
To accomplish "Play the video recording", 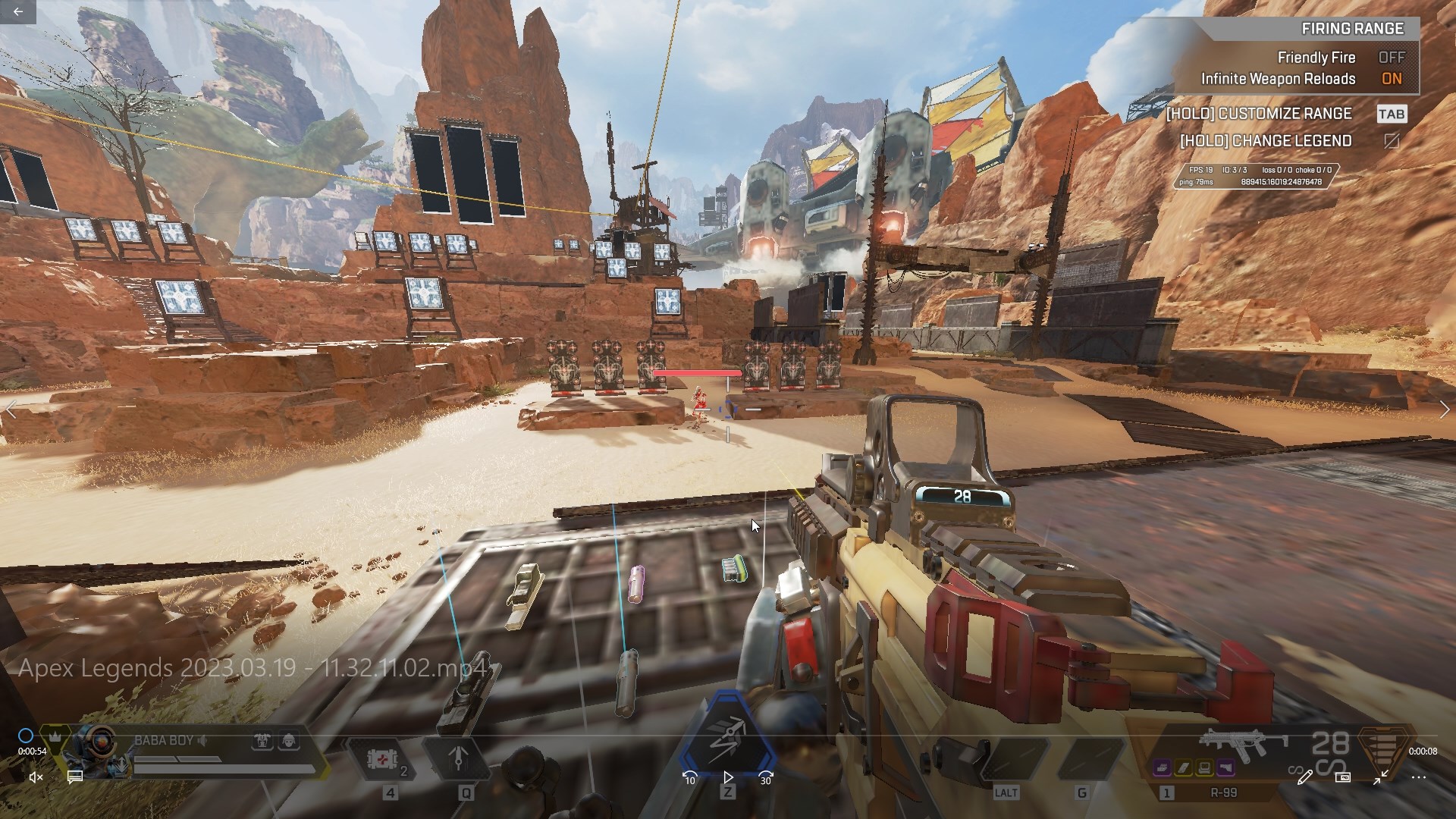I will point(728,777).
